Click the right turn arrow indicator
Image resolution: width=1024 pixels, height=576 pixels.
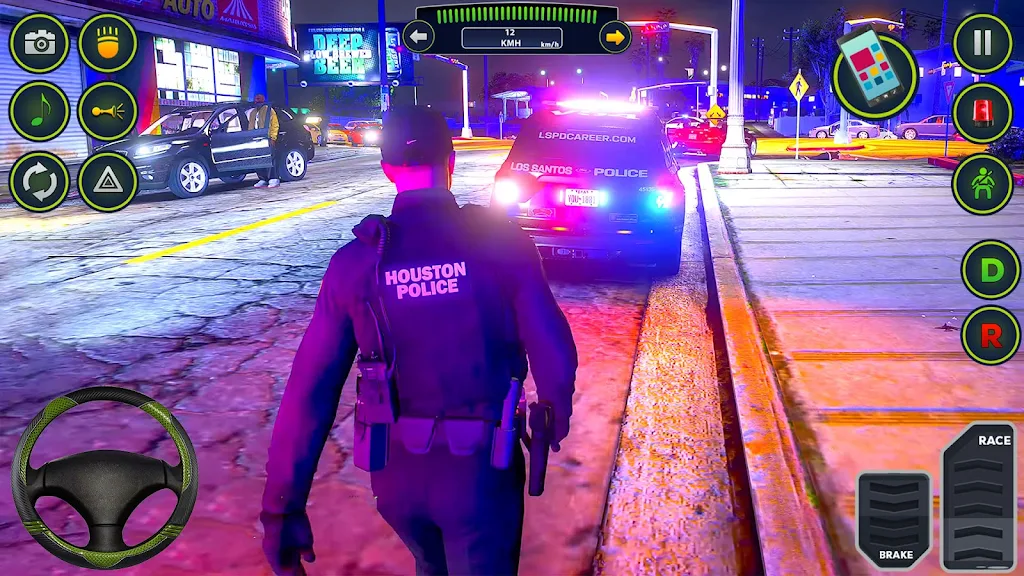(615, 37)
